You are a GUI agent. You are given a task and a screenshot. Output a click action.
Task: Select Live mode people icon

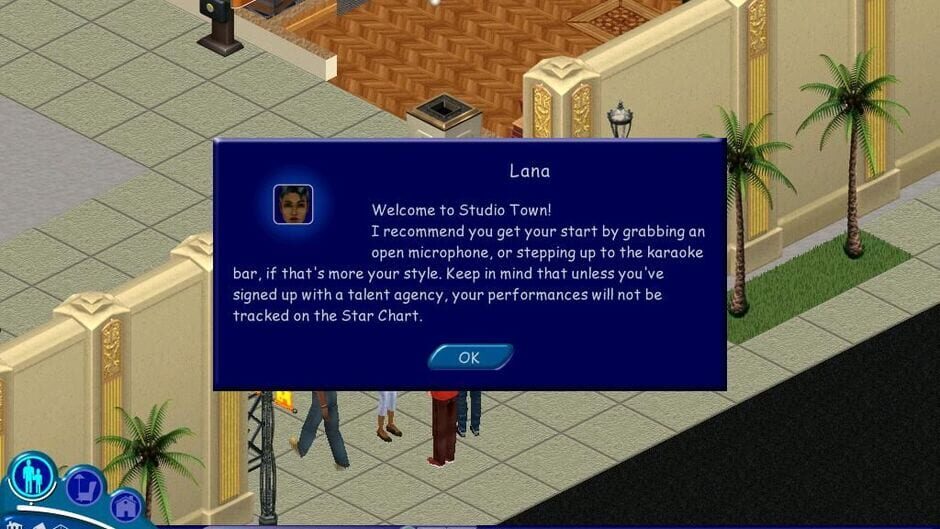[x=31, y=476]
